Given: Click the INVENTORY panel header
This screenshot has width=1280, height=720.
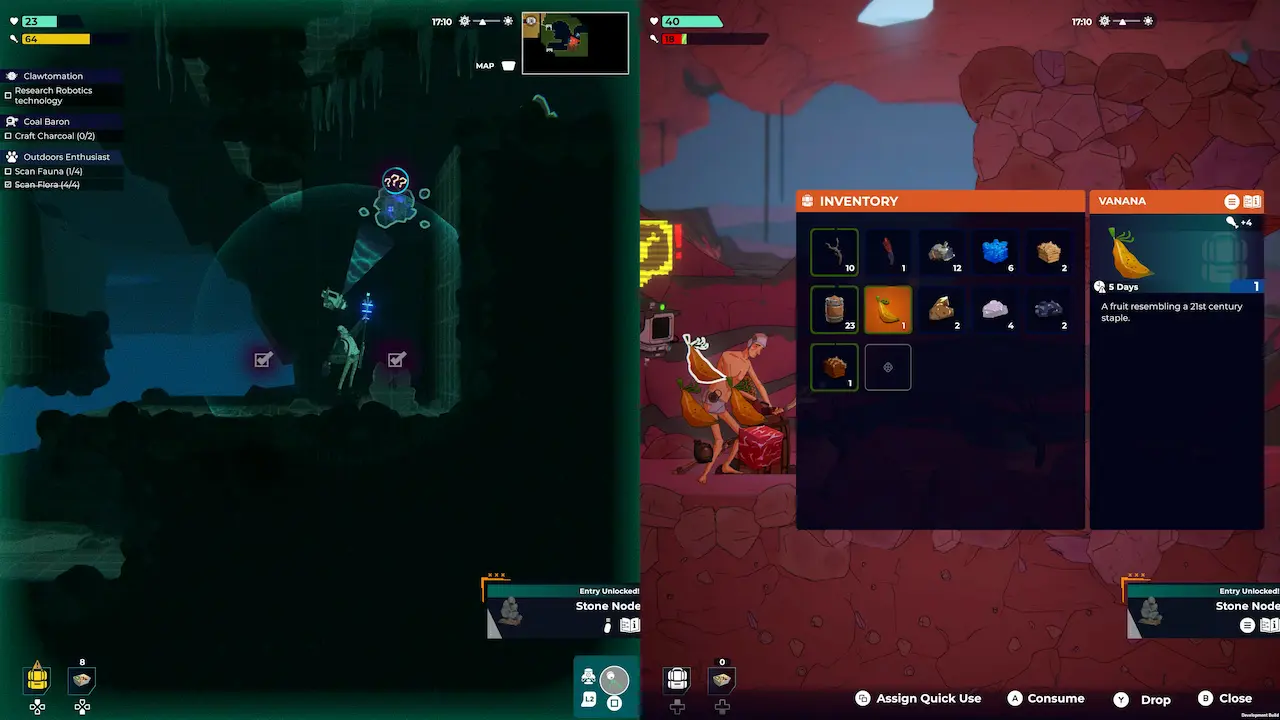Looking at the screenshot, I should [x=860, y=201].
